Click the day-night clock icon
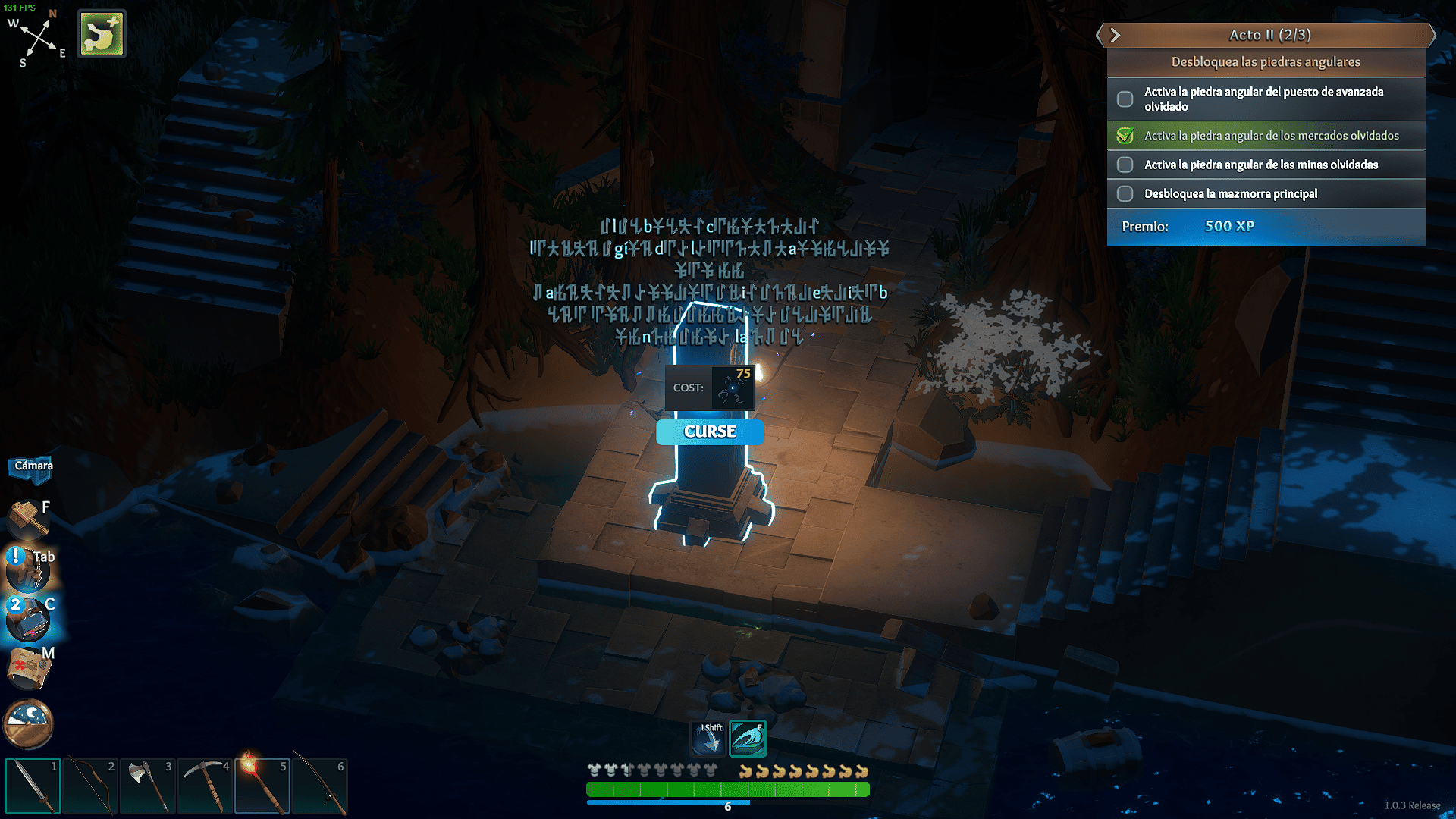 [x=29, y=722]
